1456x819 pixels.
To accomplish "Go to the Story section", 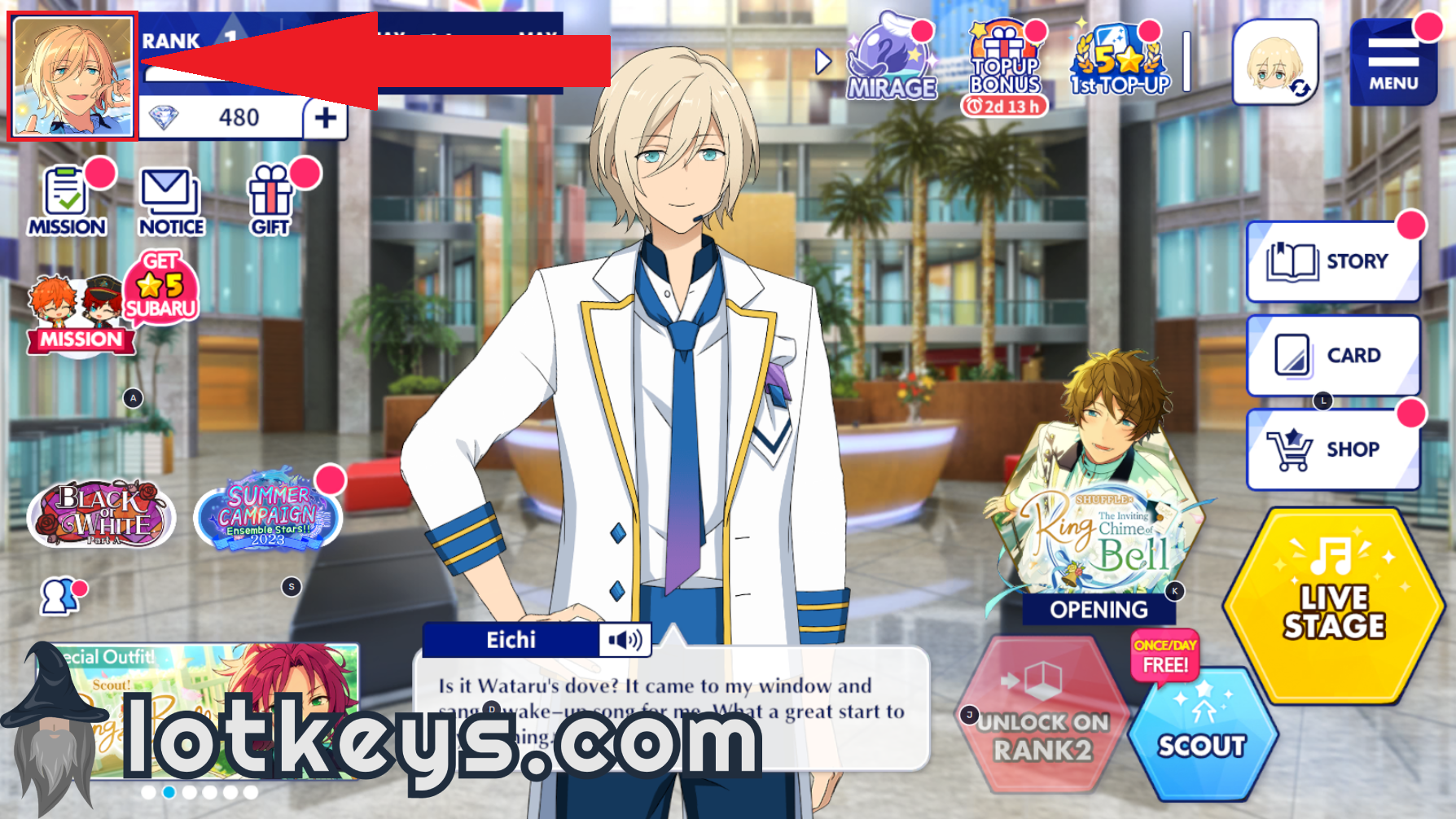I will click(x=1333, y=261).
